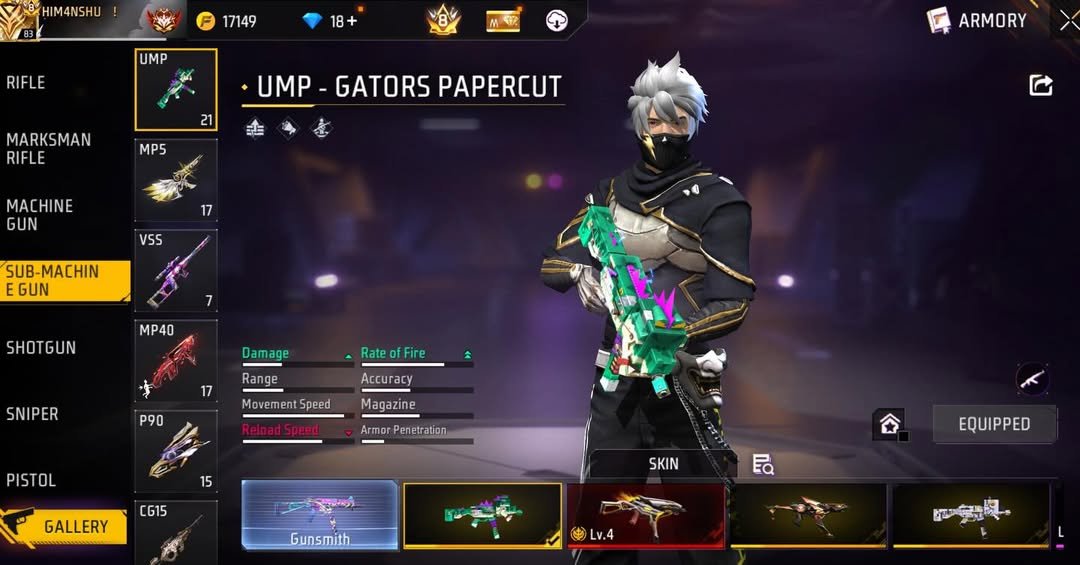This screenshot has width=1080, height=565.
Task: Select the Lv.4 UMP skin
Action: pos(645,515)
